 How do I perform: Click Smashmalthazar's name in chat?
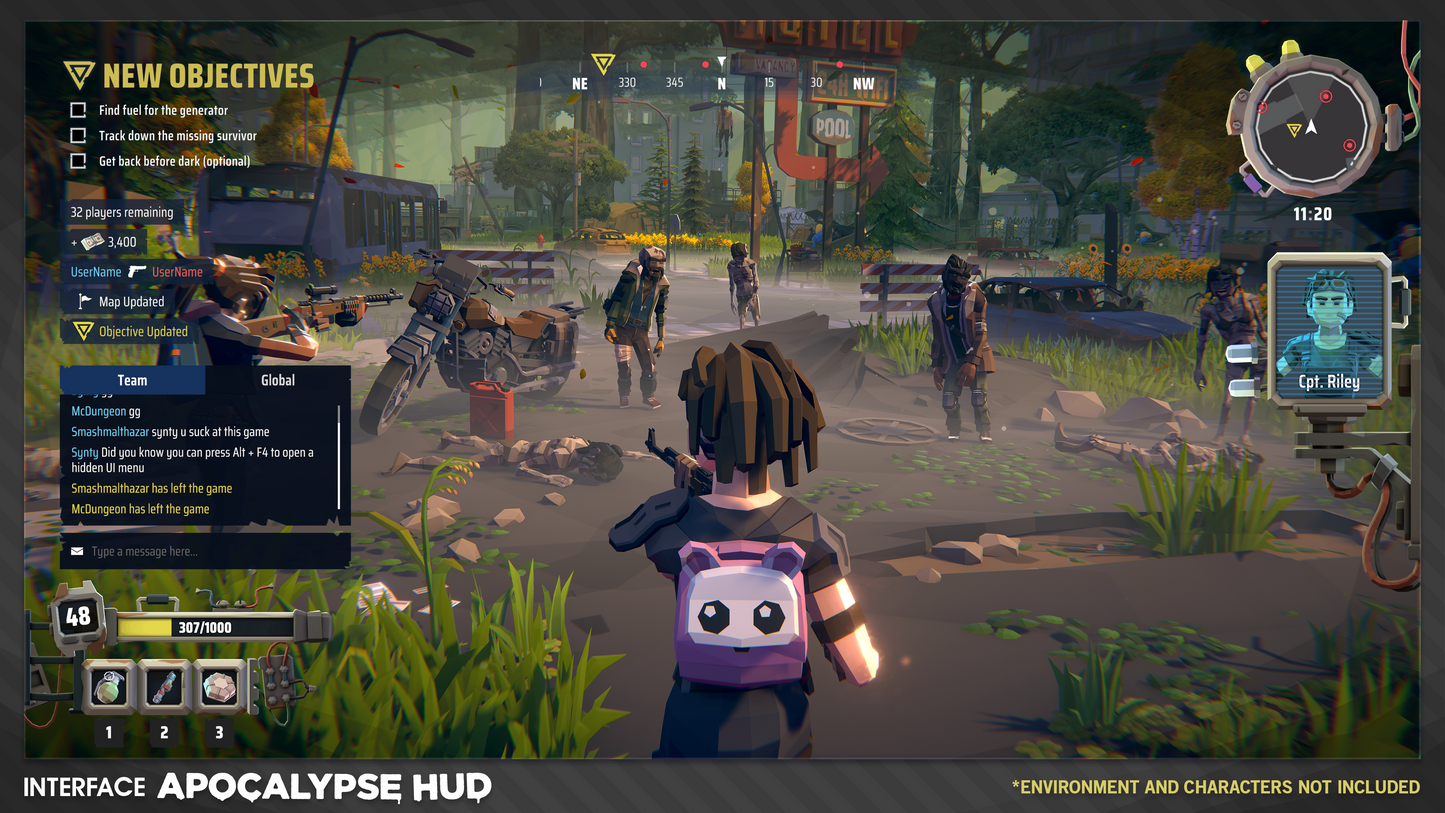click(110, 432)
